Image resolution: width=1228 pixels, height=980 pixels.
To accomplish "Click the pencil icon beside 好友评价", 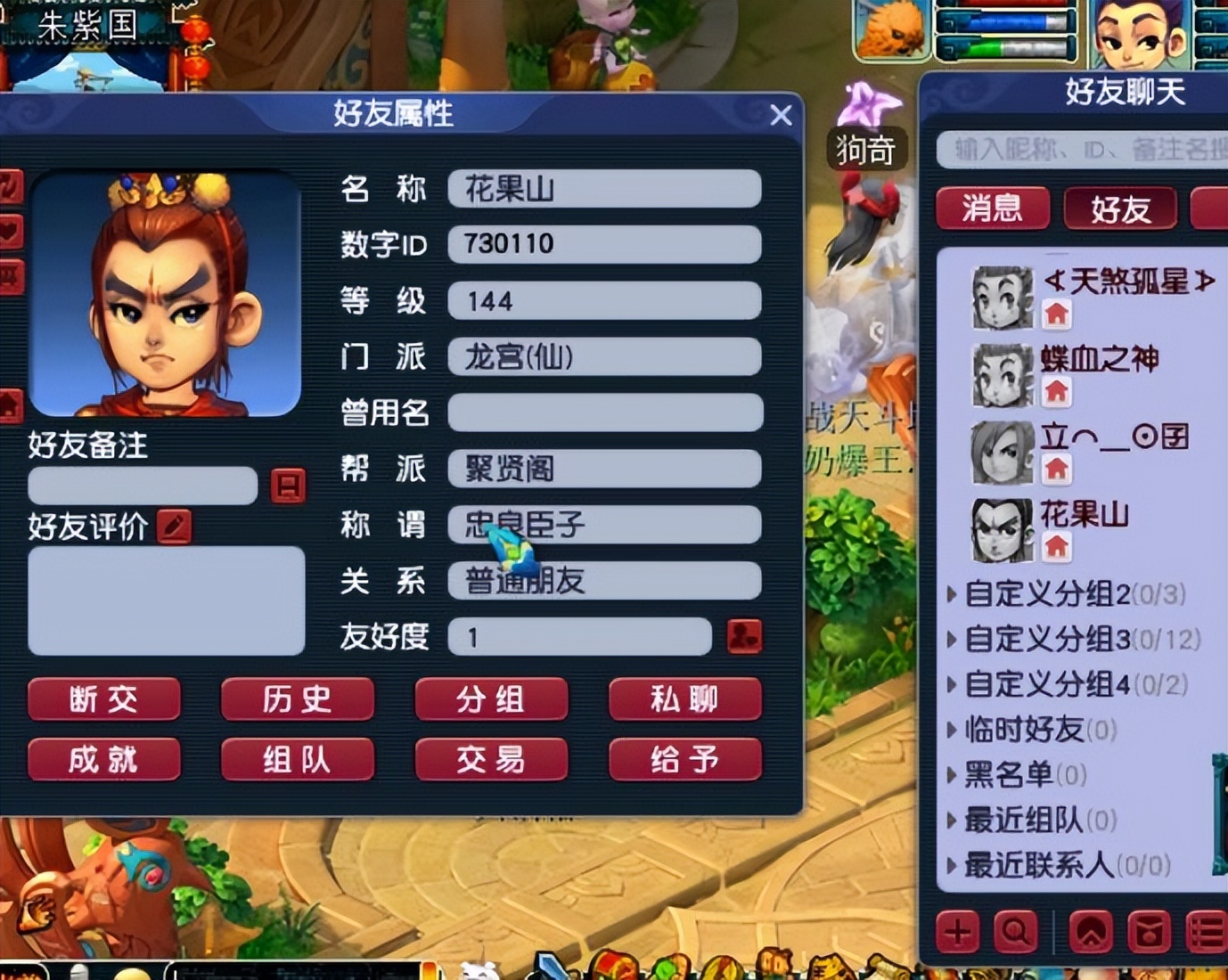I will [175, 527].
